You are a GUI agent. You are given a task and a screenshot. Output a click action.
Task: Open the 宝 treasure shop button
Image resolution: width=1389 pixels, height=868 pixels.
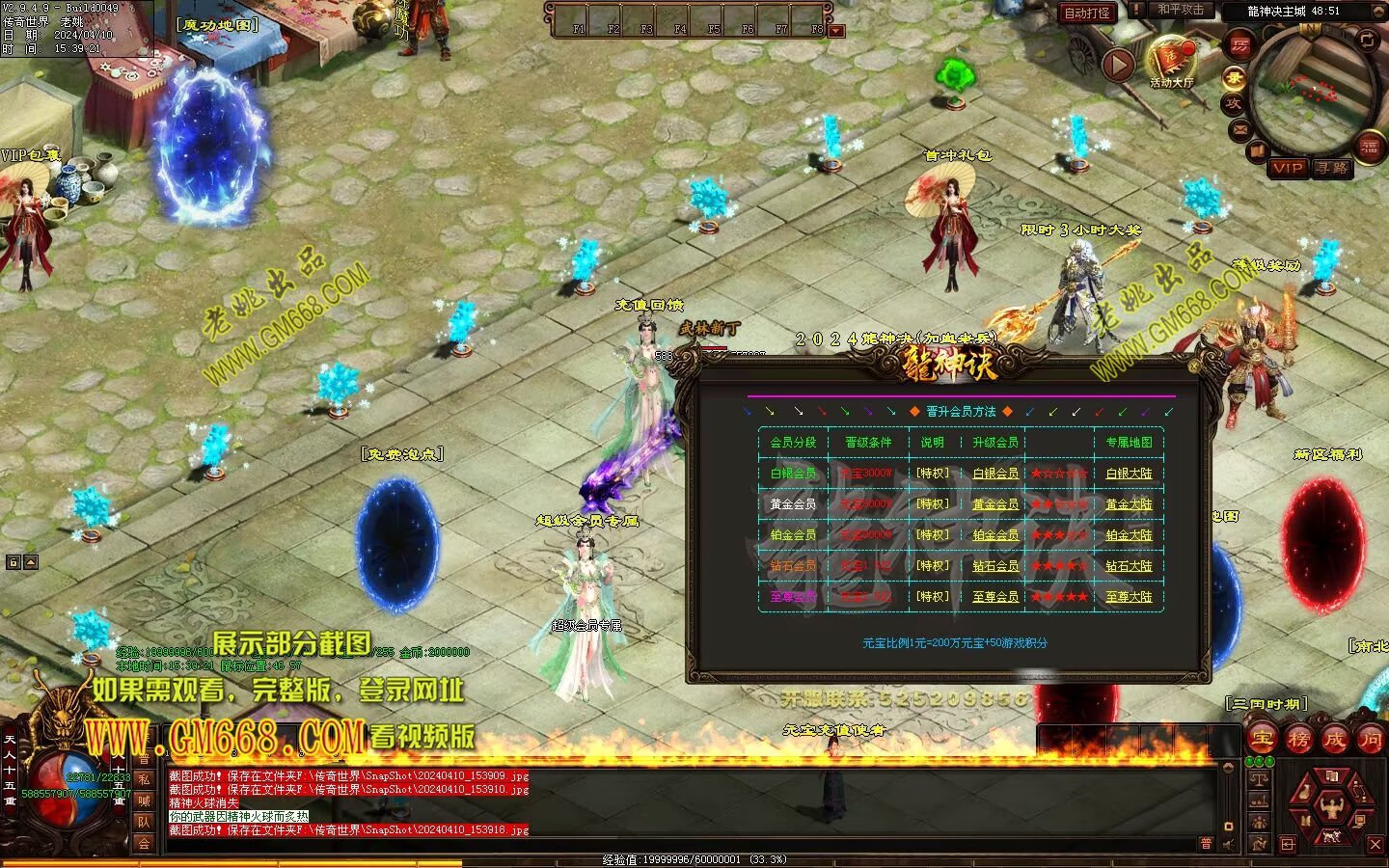coord(1263,740)
